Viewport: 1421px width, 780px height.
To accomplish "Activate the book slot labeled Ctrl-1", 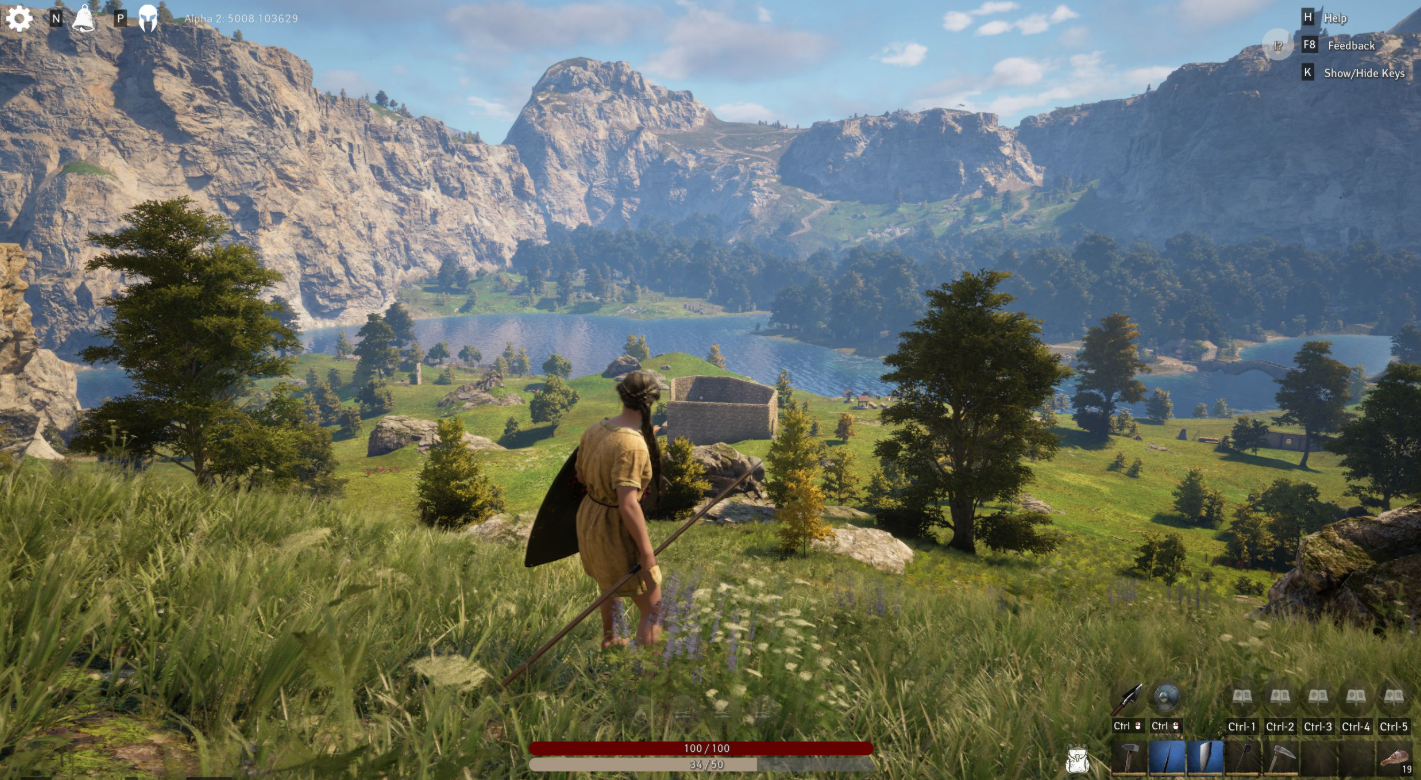I will [x=1242, y=697].
